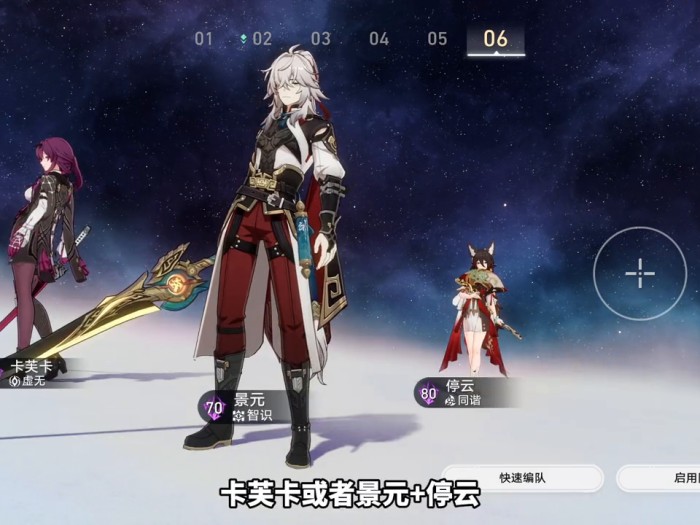
Task: Select the active team tab 06
Action: point(495,39)
